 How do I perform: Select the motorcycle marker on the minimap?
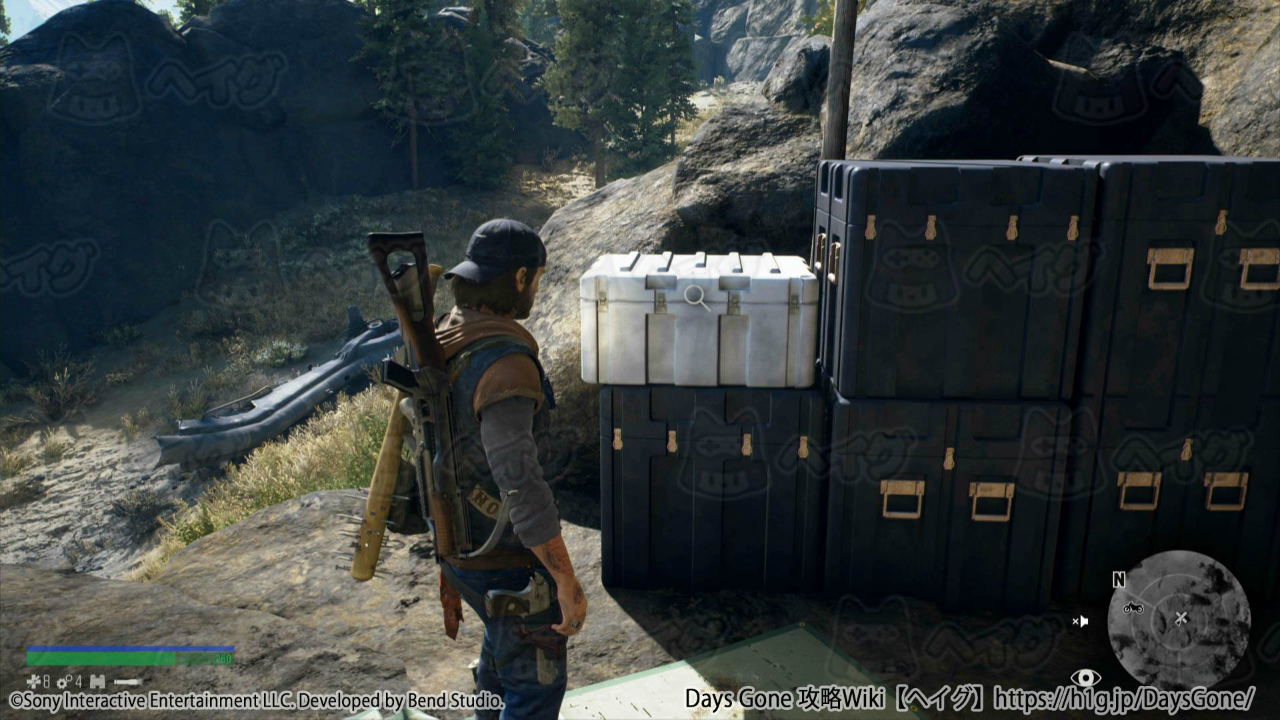coord(1133,607)
